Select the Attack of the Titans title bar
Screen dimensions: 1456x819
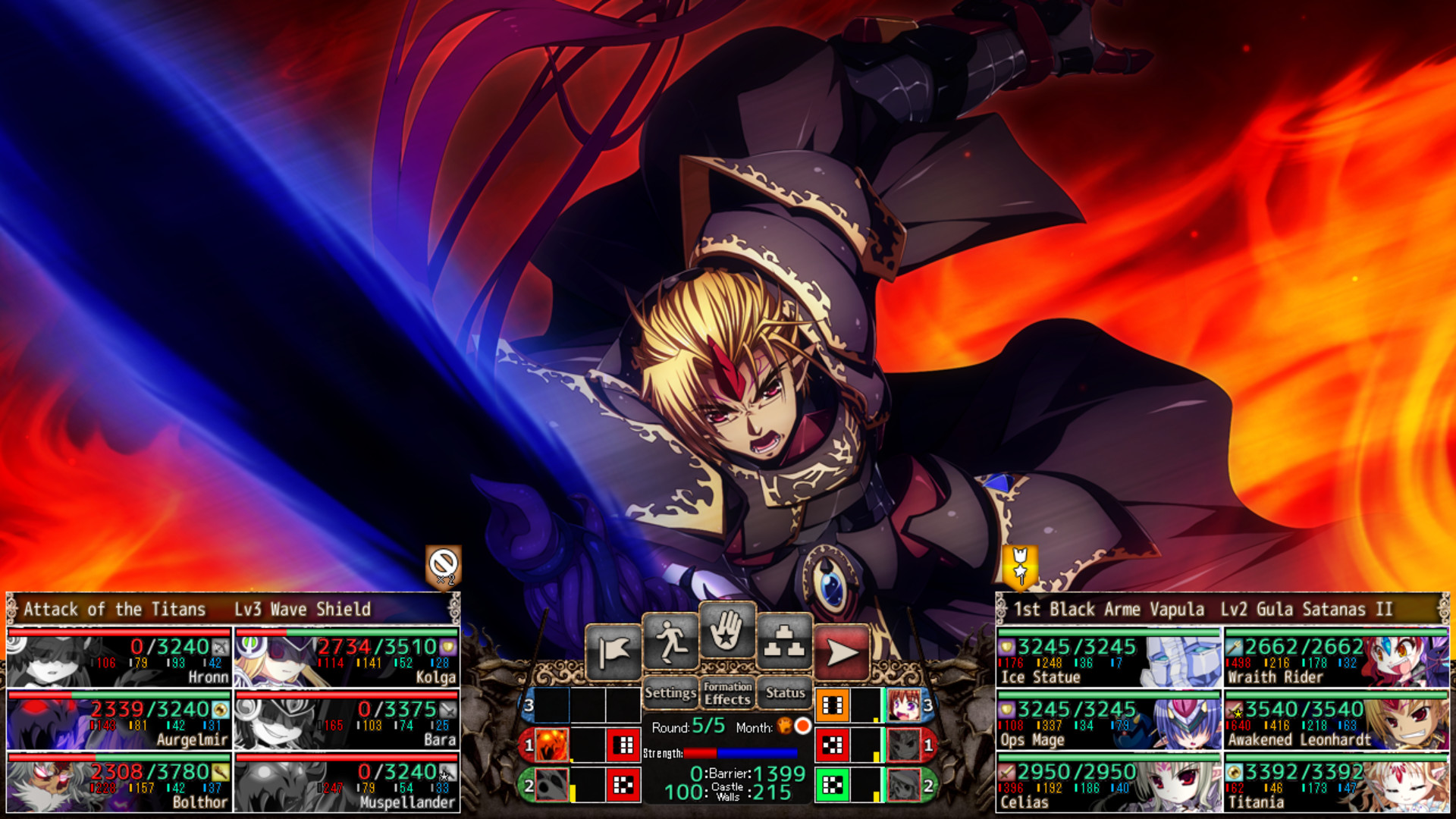(114, 609)
